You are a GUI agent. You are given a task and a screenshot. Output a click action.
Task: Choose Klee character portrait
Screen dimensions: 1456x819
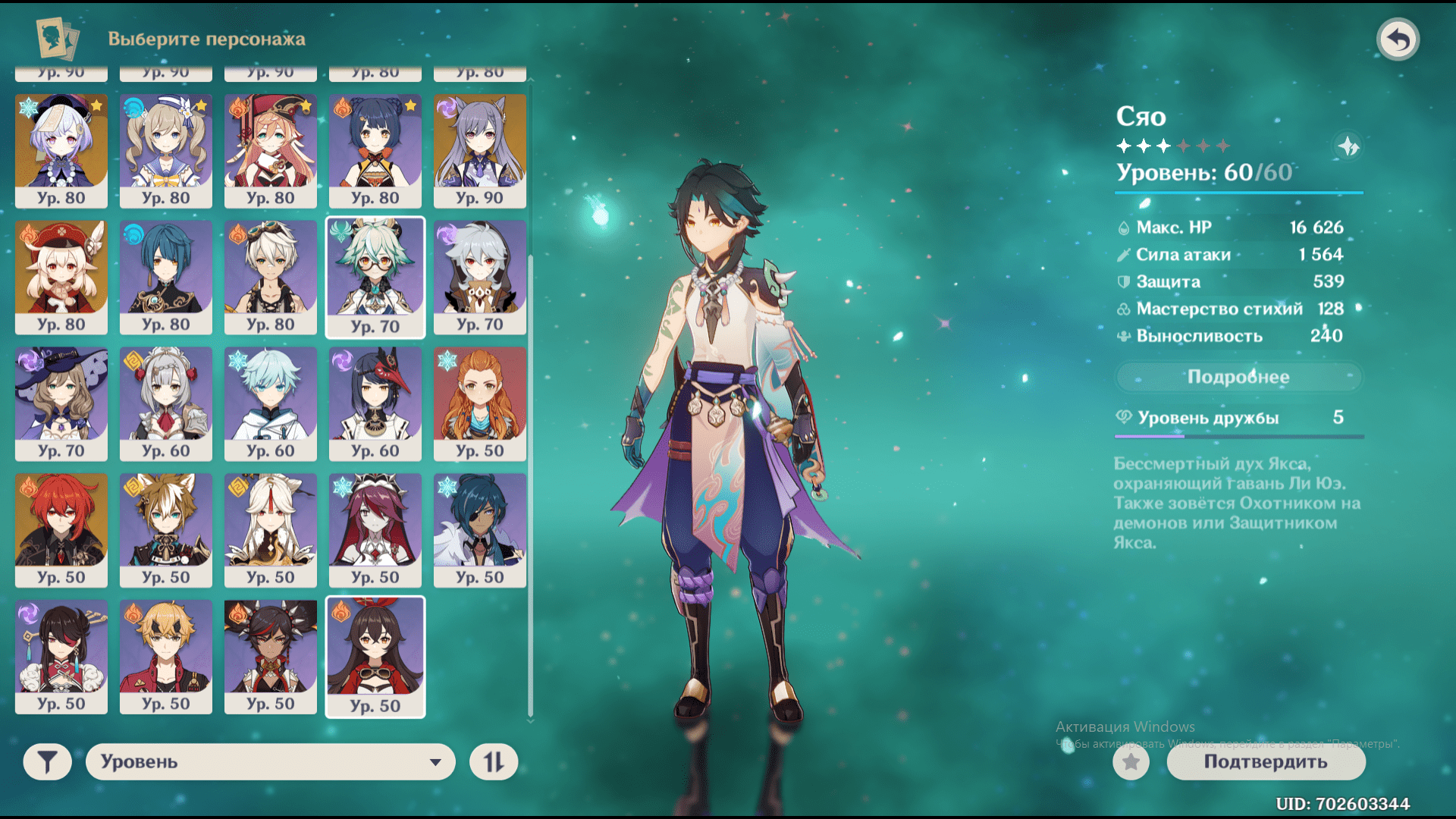tap(61, 277)
